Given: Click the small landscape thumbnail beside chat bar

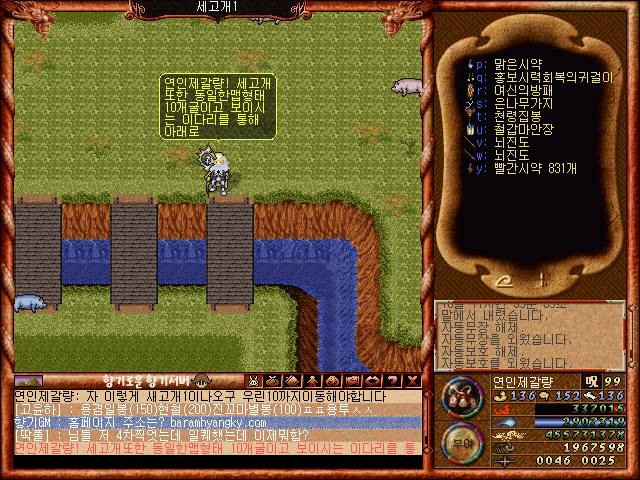Looking at the screenshot, I should tap(28, 381).
